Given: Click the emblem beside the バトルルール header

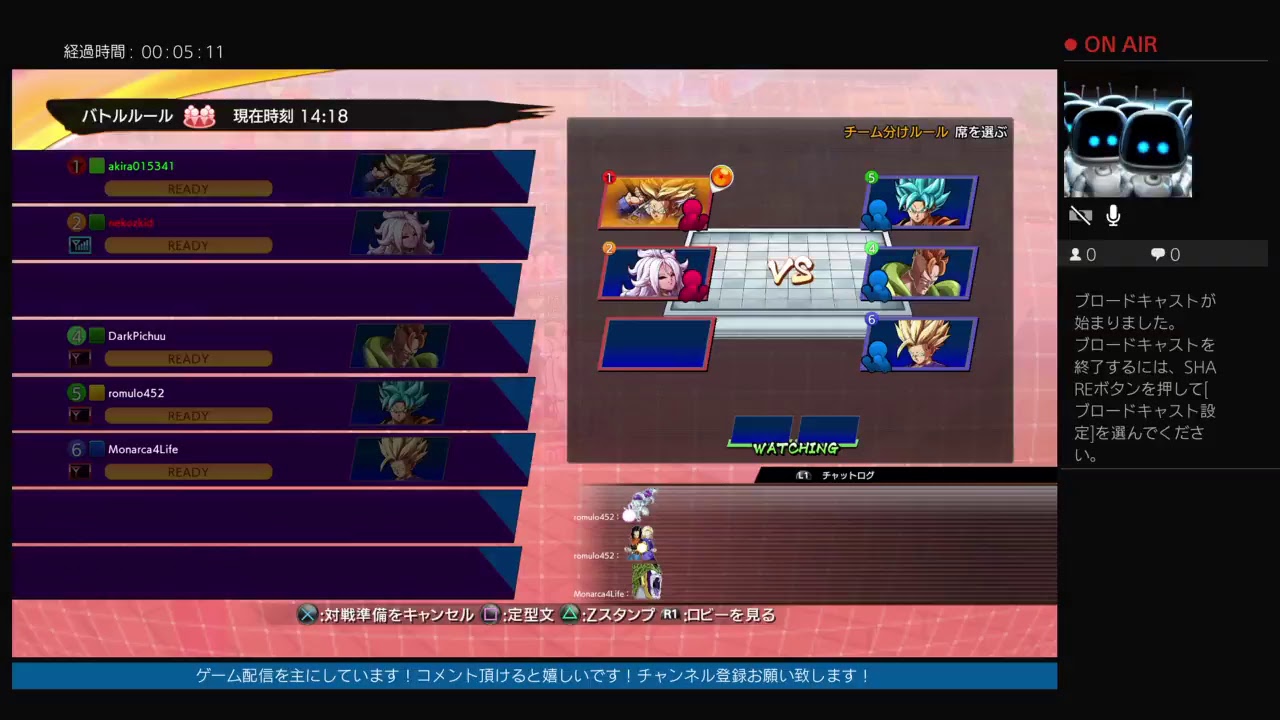Looking at the screenshot, I should pyautogui.click(x=199, y=116).
